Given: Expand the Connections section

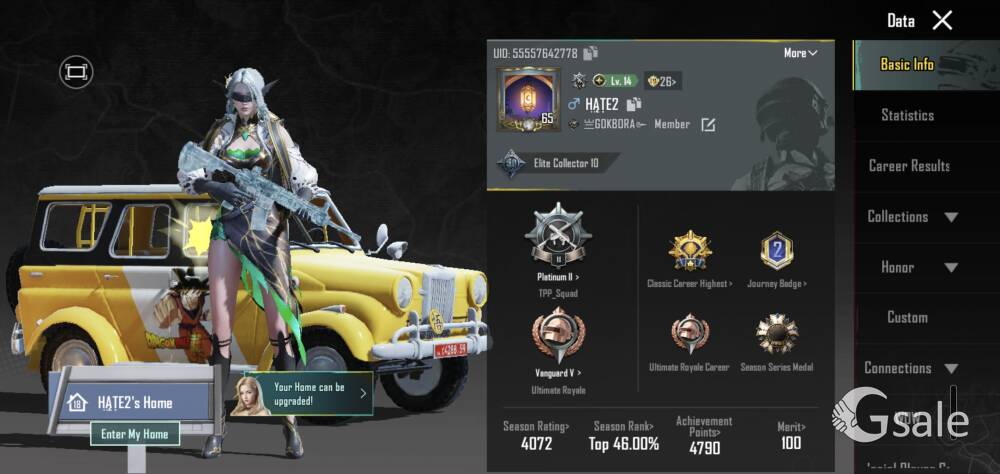Looking at the screenshot, I should tap(911, 368).
